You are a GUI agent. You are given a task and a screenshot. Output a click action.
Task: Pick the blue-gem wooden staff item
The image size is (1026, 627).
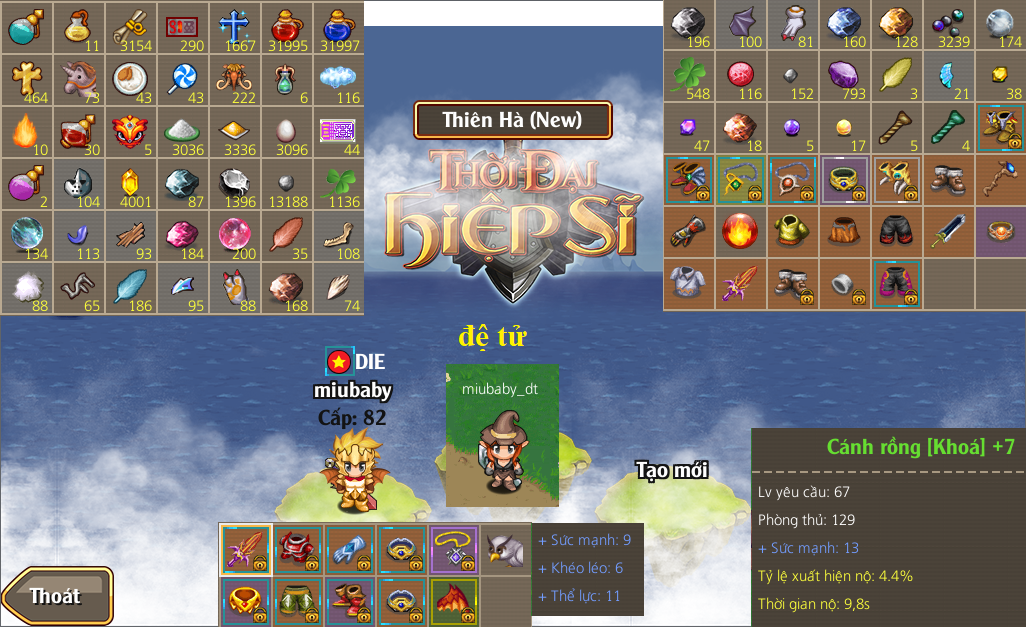click(x=1001, y=180)
